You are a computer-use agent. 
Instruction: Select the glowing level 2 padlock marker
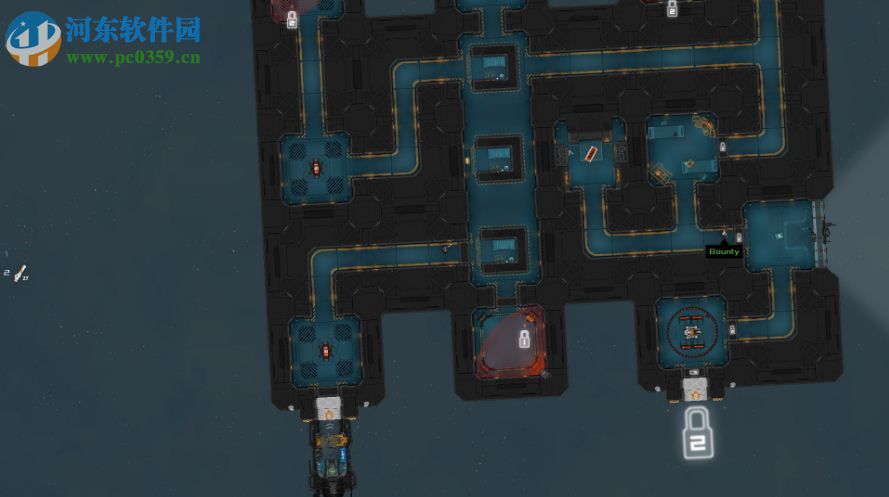[x=698, y=432]
